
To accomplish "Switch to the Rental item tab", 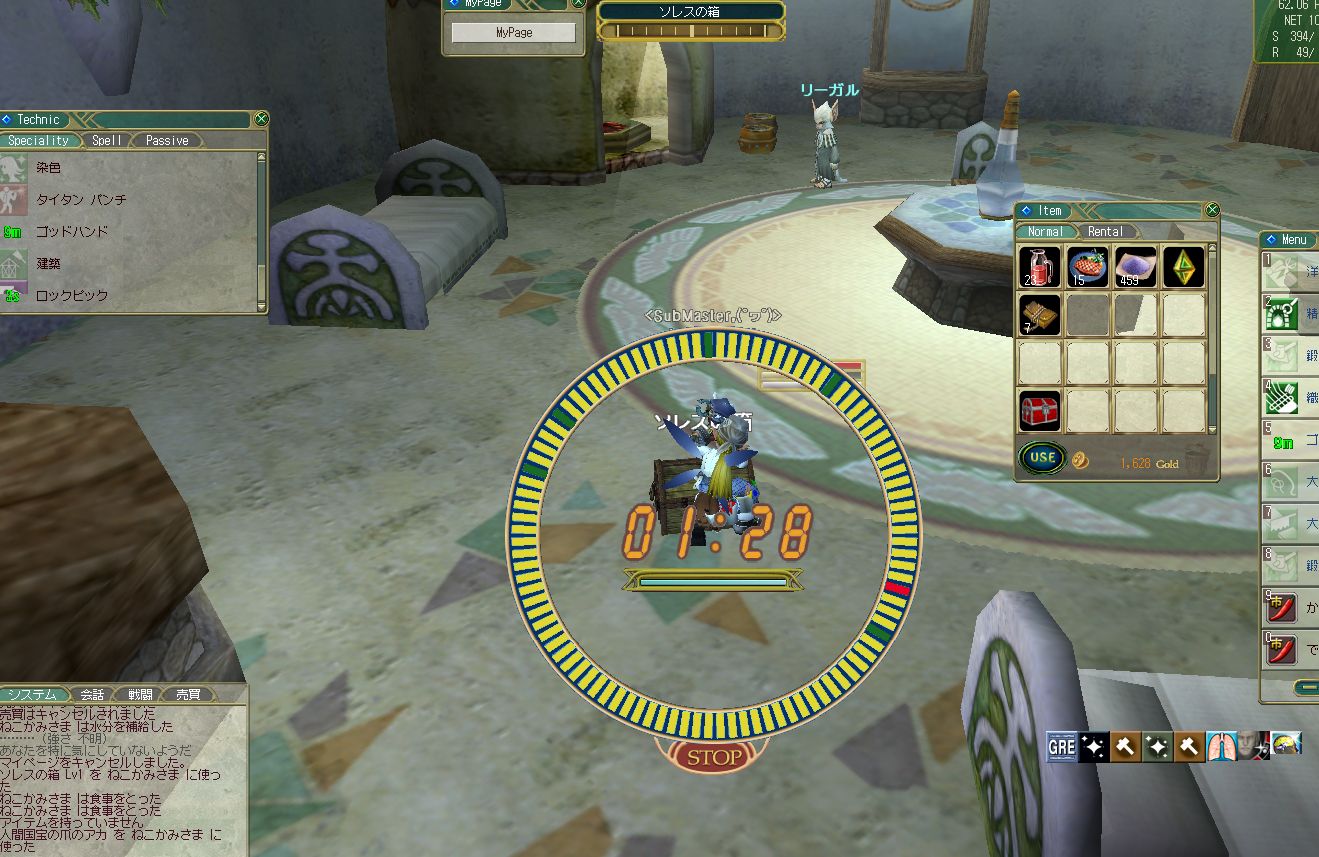I will (x=1105, y=231).
